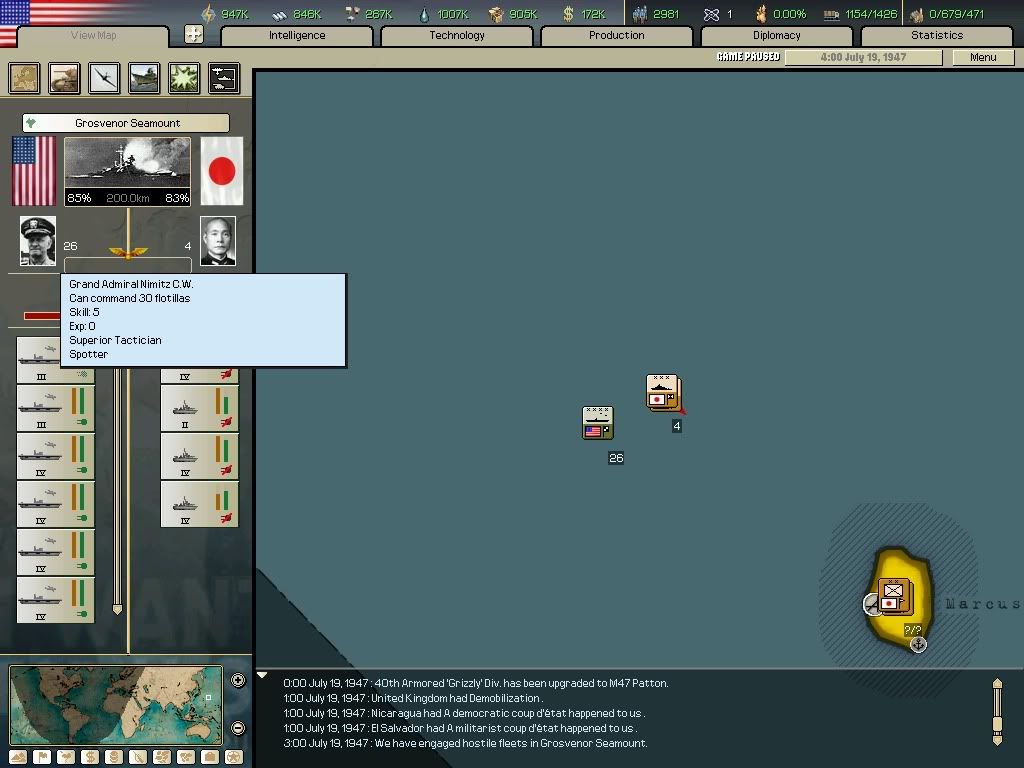Select the Grosvenor Seamount province name bar
1024x768 pixels.
(126, 123)
